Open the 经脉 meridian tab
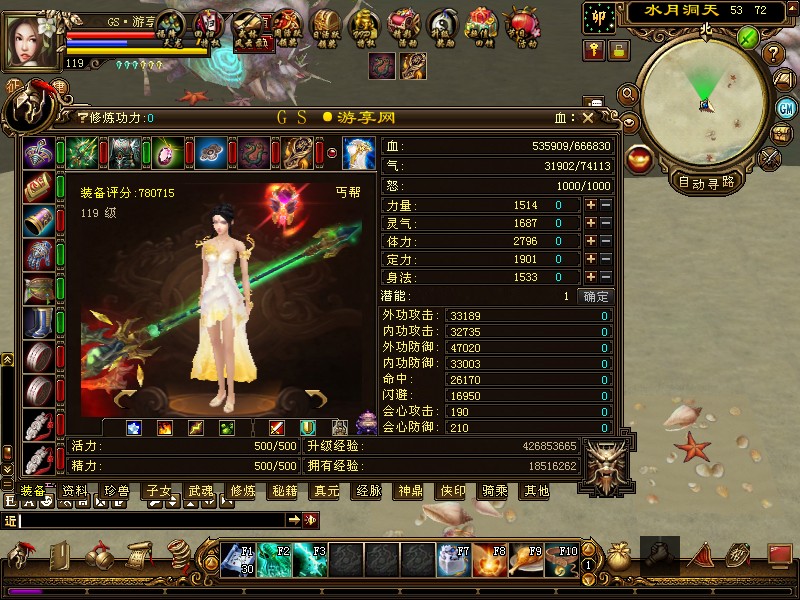The width and height of the screenshot is (800, 600). click(368, 491)
